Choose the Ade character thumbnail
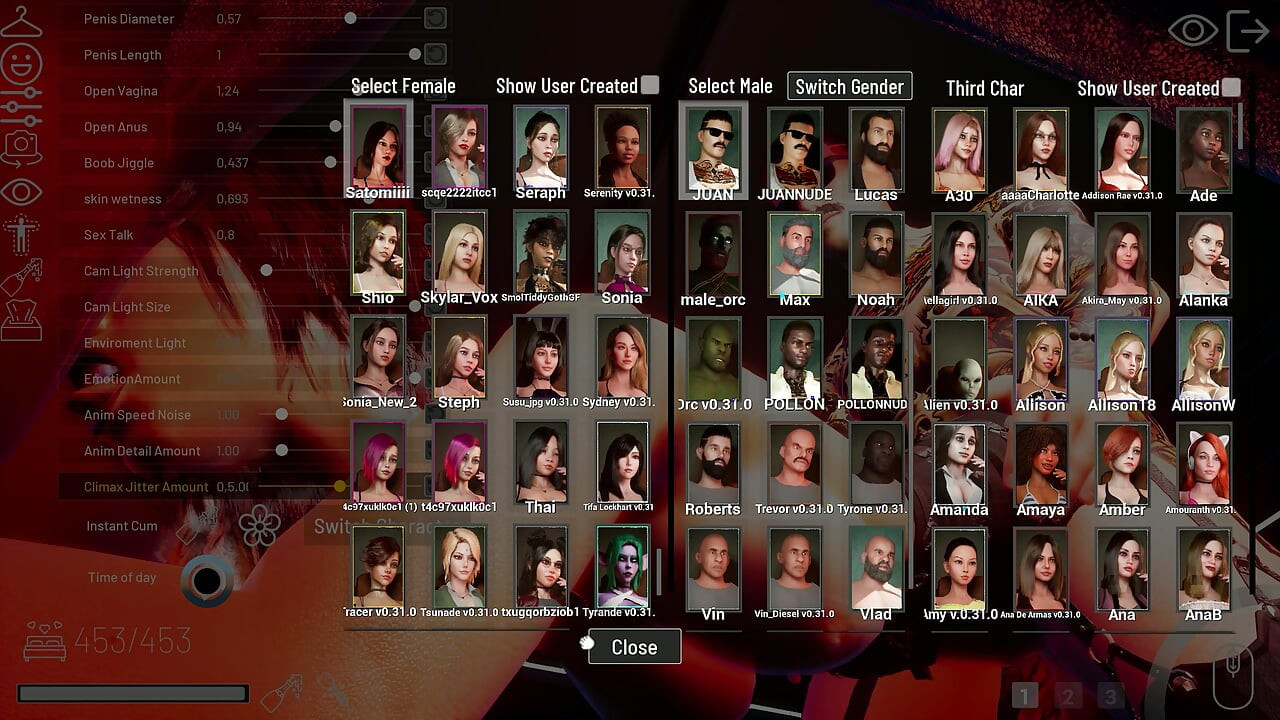The image size is (1280, 720). 1203,148
